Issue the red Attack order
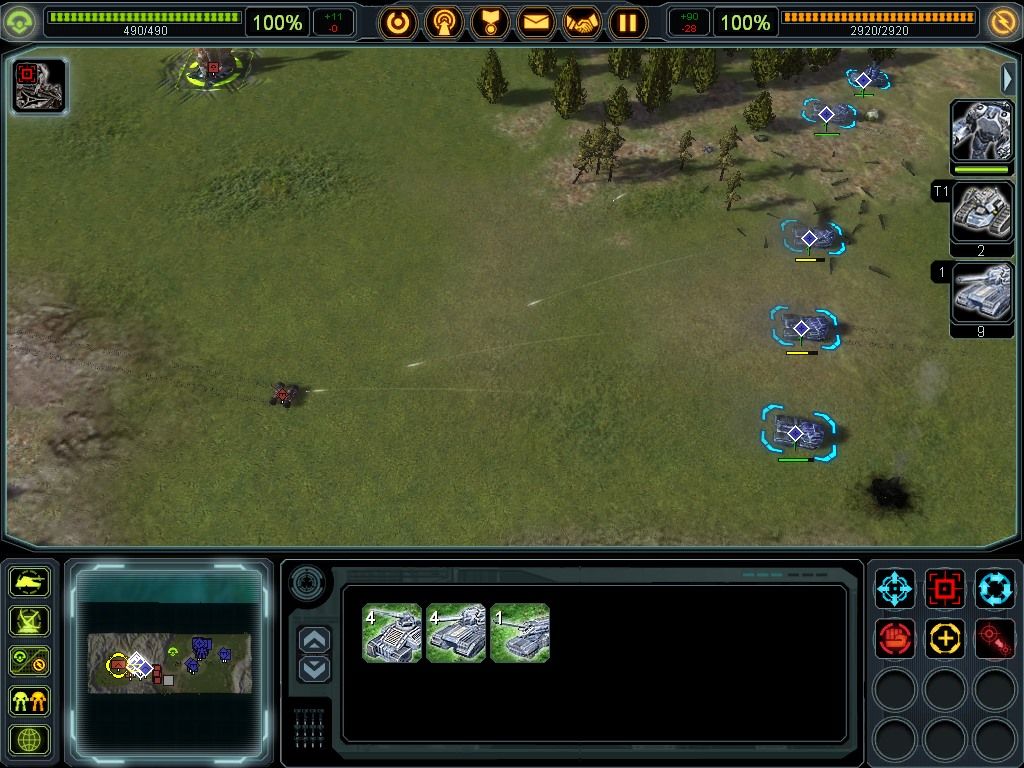 (945, 589)
